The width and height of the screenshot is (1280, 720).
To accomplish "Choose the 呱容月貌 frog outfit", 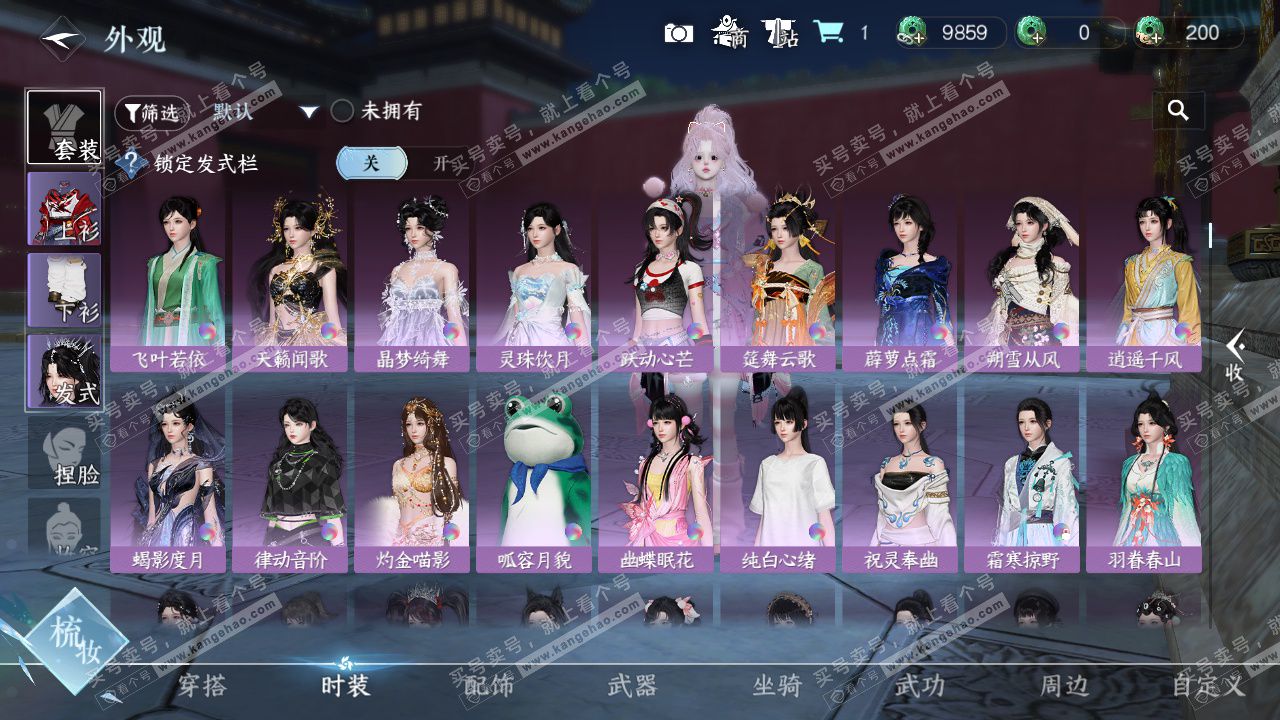I will tap(534, 486).
